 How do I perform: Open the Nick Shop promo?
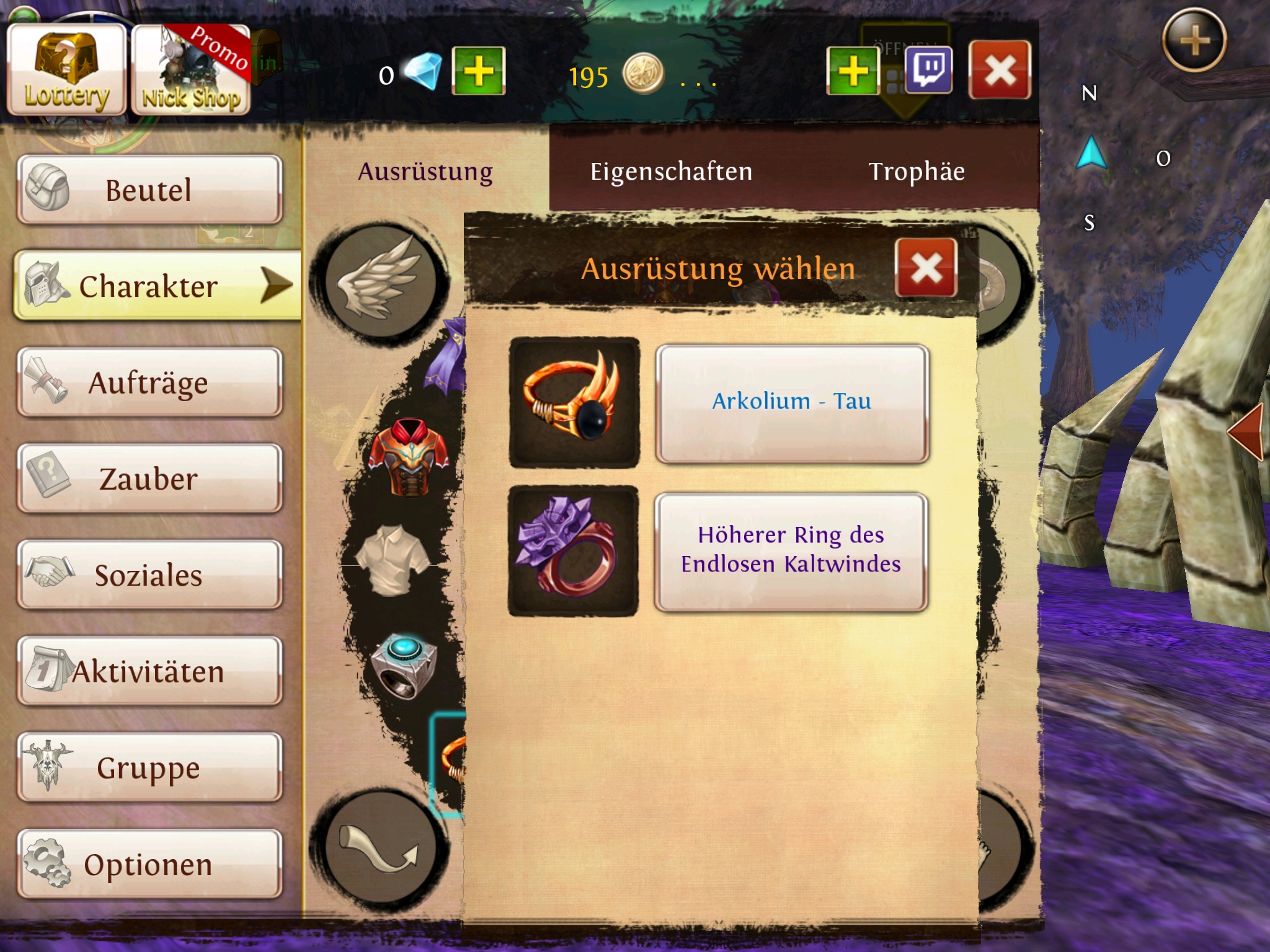[191, 70]
